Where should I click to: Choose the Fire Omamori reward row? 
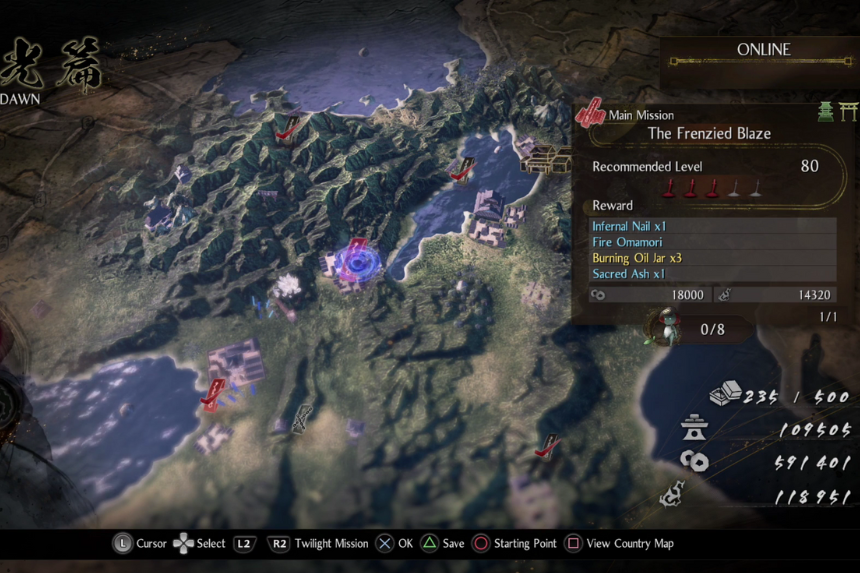click(713, 242)
